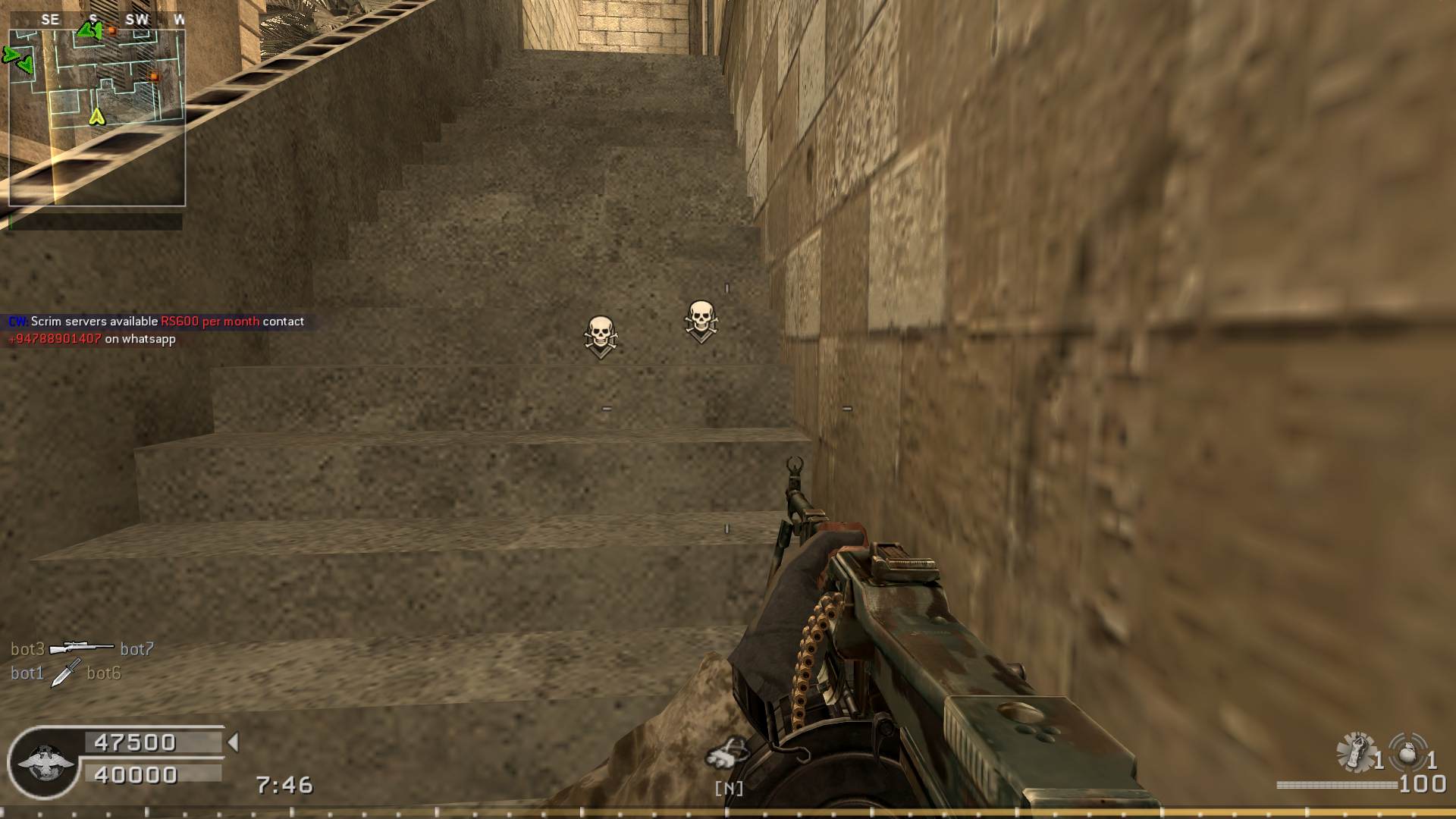Click the minimap in the corner
Viewport: 1456px width, 819px height.
click(x=97, y=117)
